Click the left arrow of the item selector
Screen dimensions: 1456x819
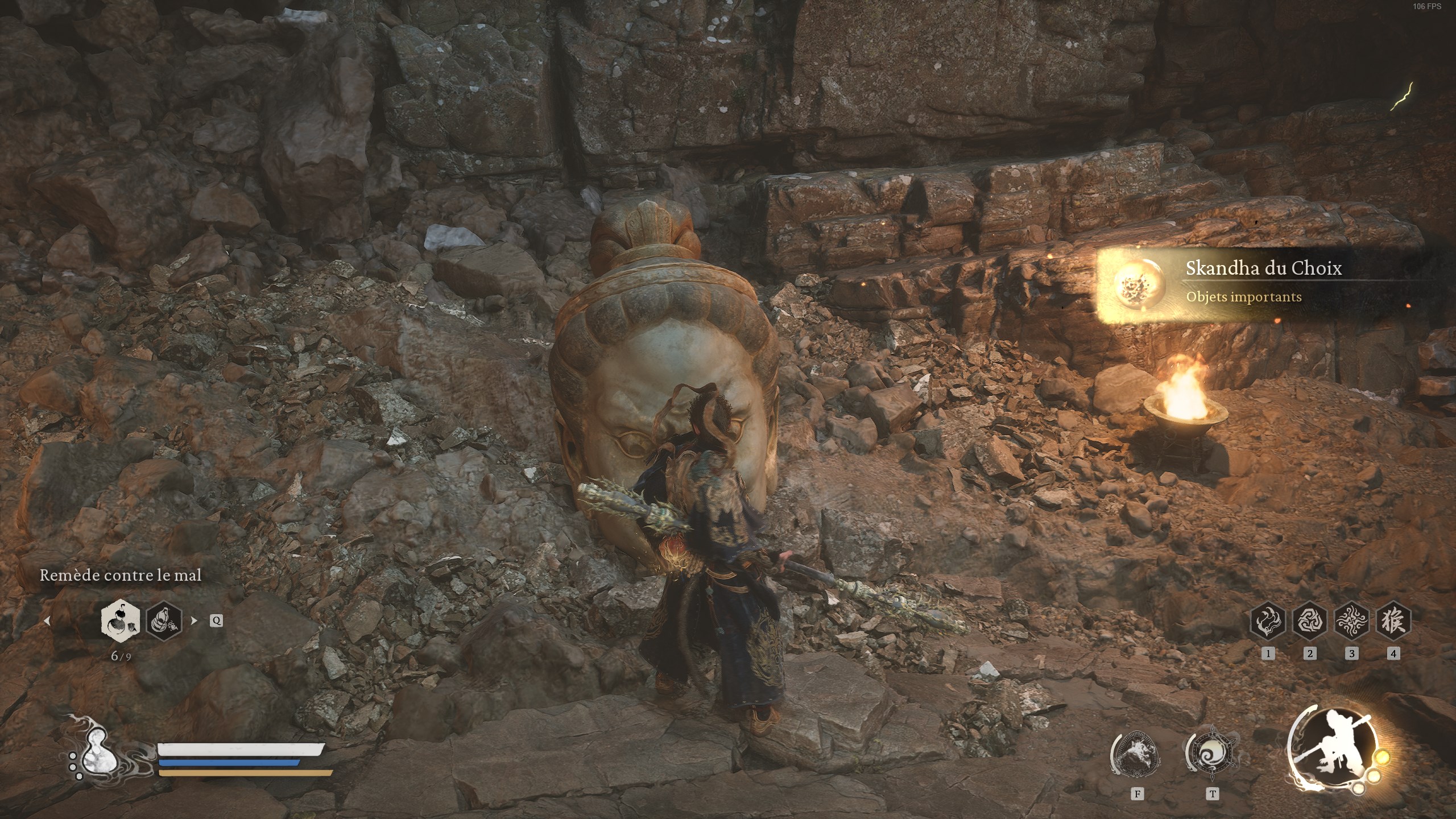pos(47,621)
